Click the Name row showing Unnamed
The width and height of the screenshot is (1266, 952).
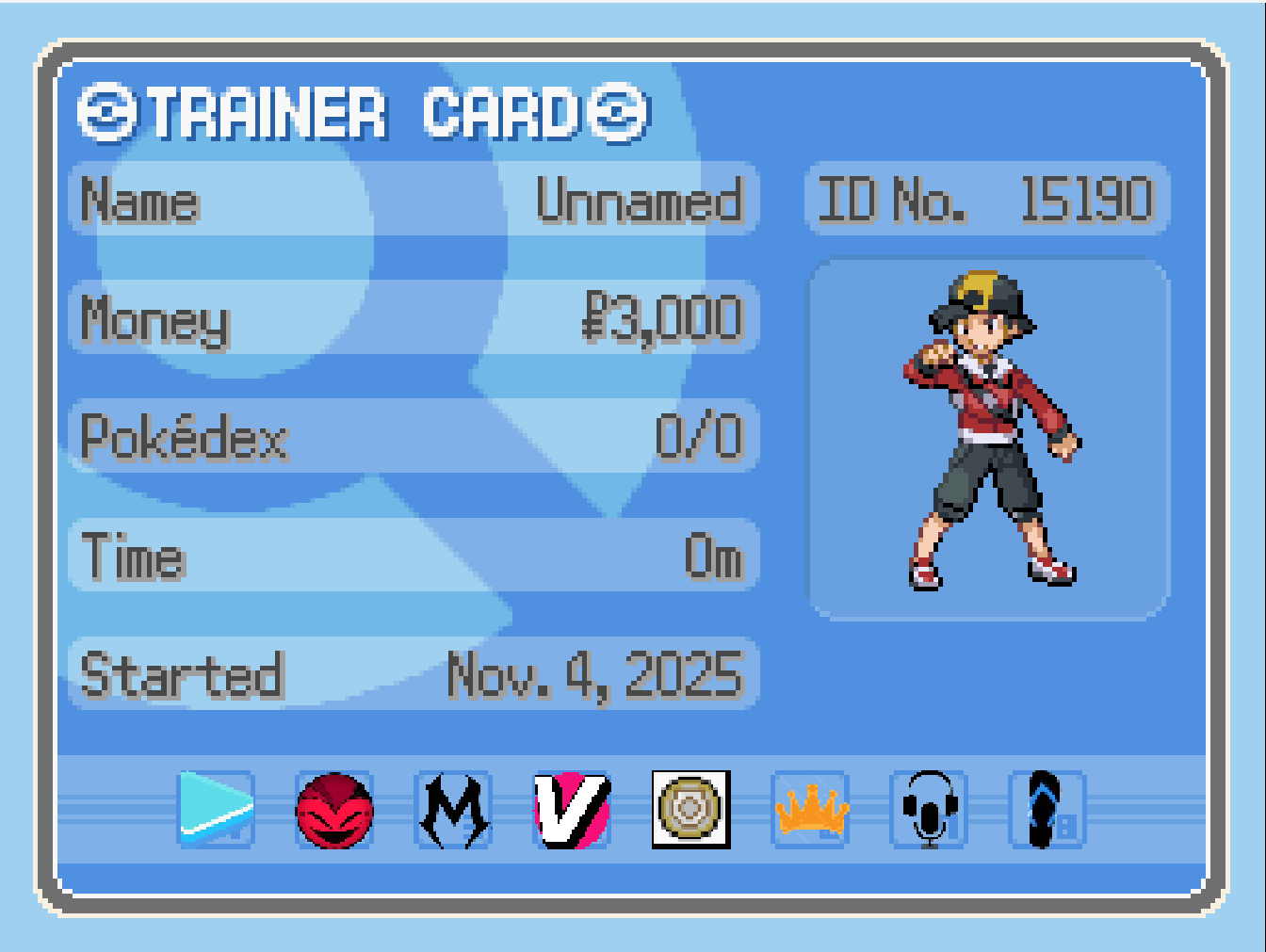click(414, 200)
